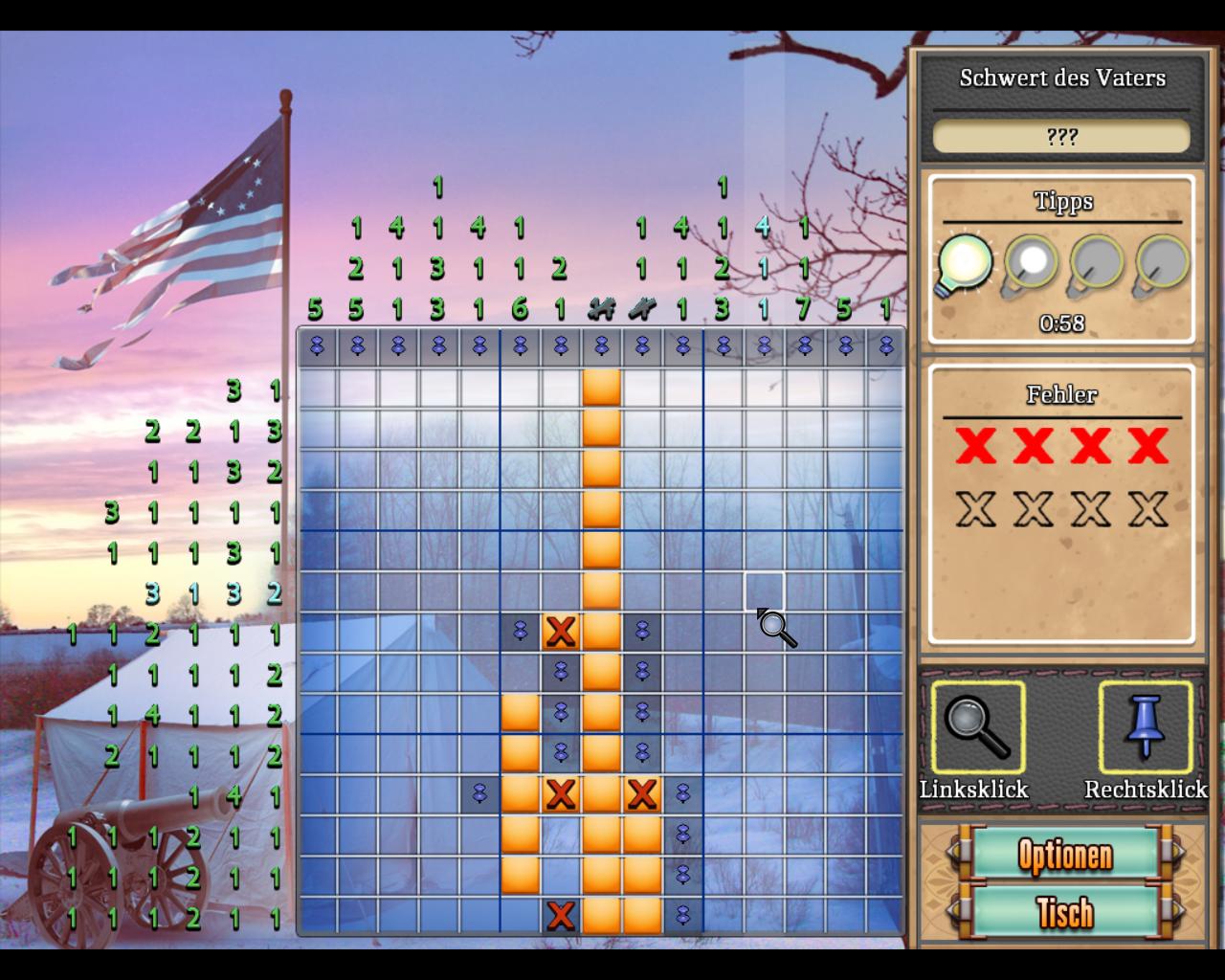Click the highlighted empty grid cell under cursor
Image resolution: width=1225 pixels, height=980 pixels.
764,591
